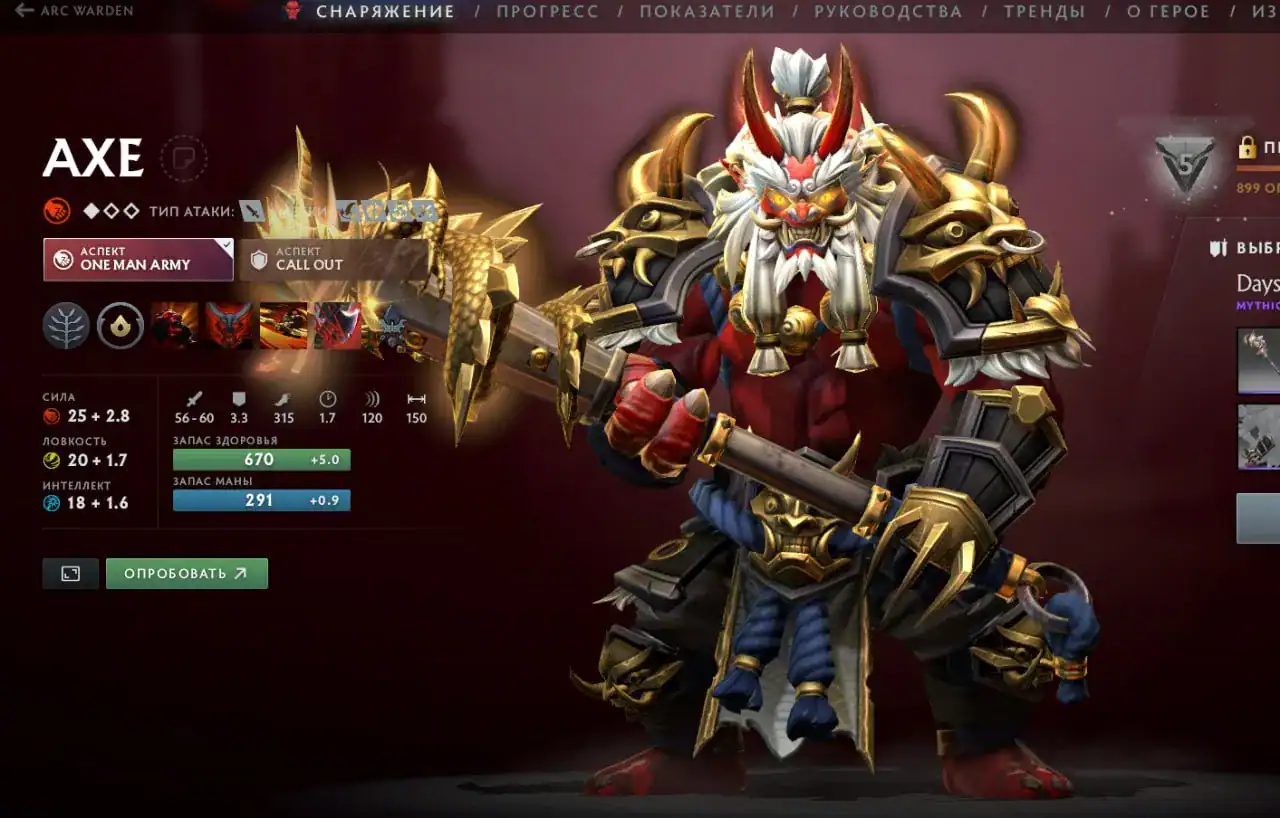Show the Руководства tab

[x=888, y=12]
